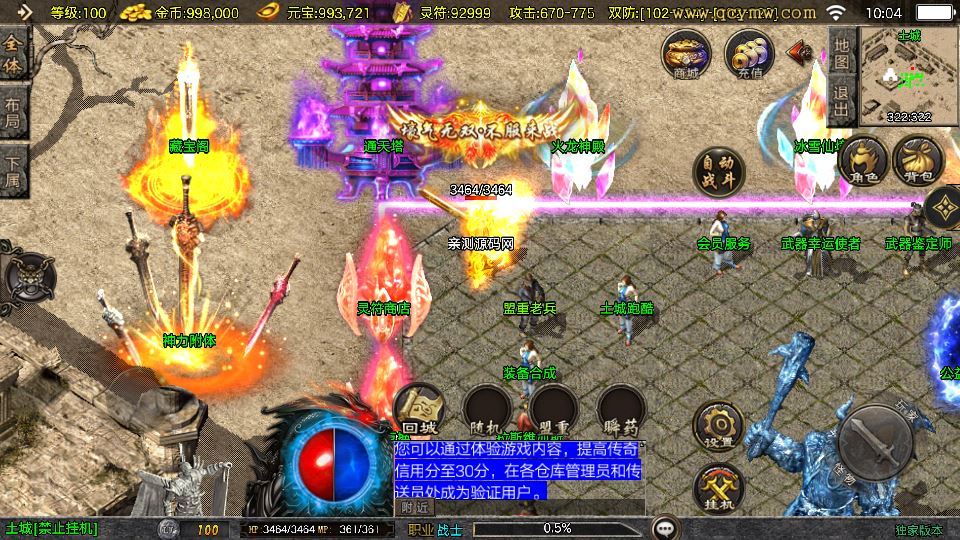Select the 全体 tab

click(14, 57)
